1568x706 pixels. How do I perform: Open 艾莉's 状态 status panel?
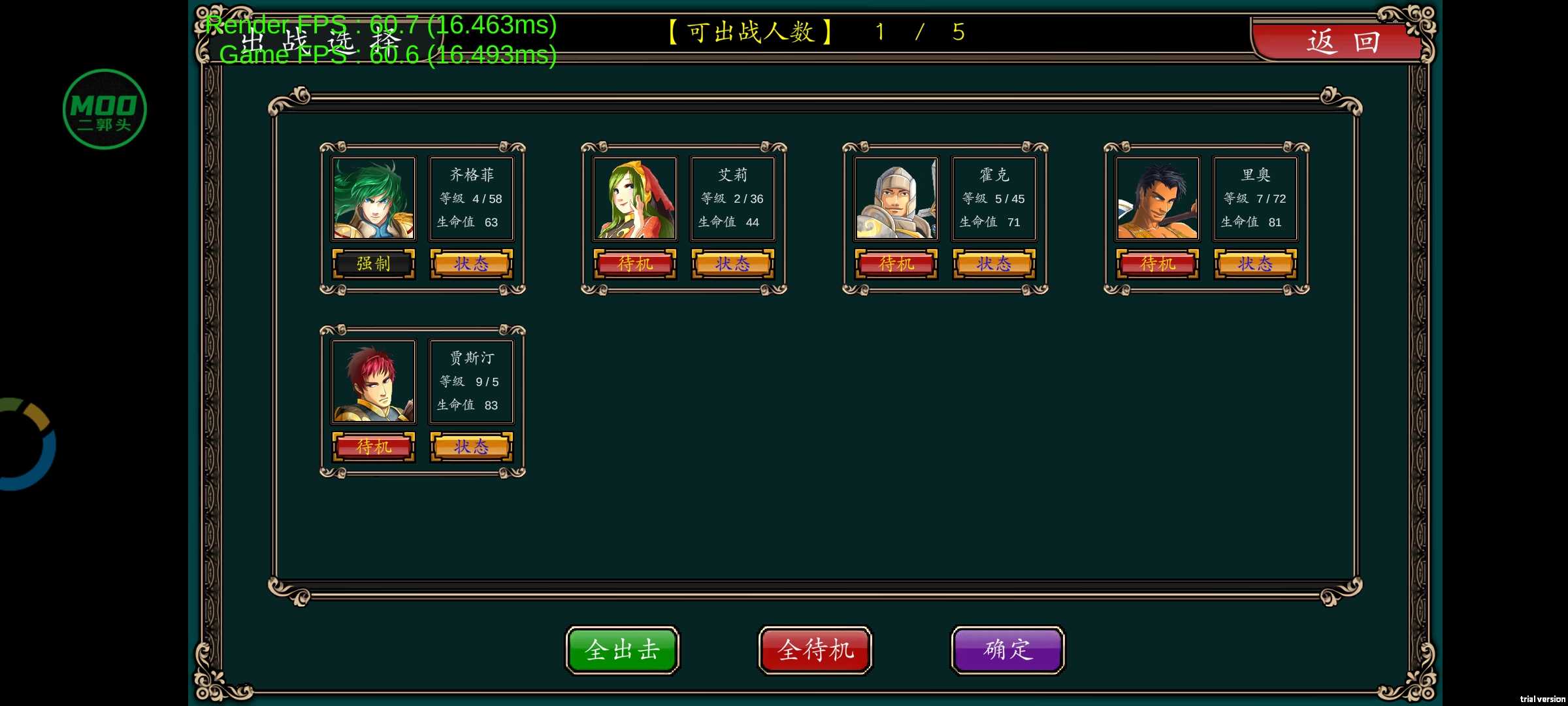point(732,264)
